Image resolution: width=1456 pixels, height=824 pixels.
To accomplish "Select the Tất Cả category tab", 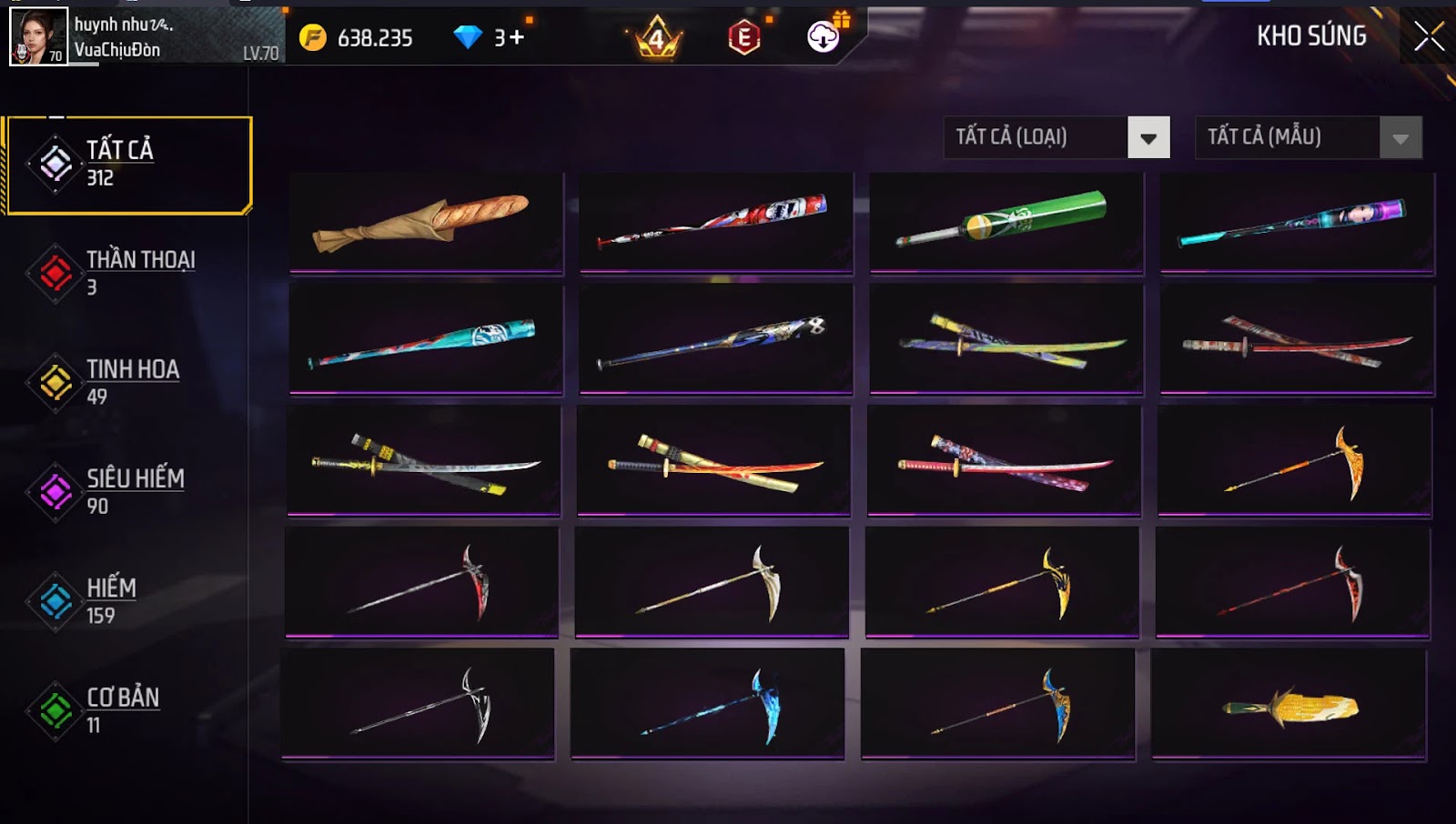I will tap(128, 165).
